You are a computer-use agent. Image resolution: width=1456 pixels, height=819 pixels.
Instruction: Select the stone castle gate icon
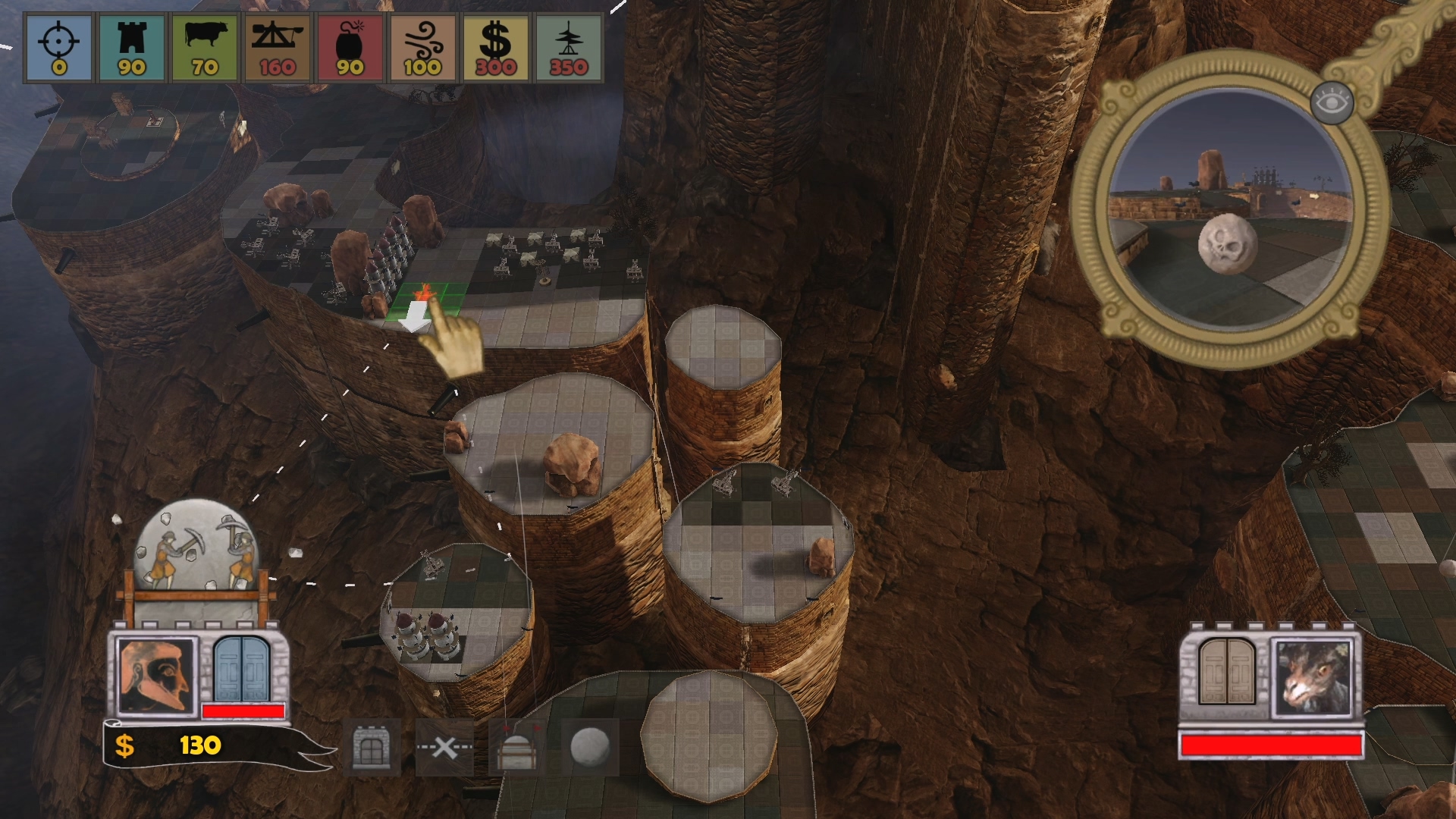pos(372,748)
